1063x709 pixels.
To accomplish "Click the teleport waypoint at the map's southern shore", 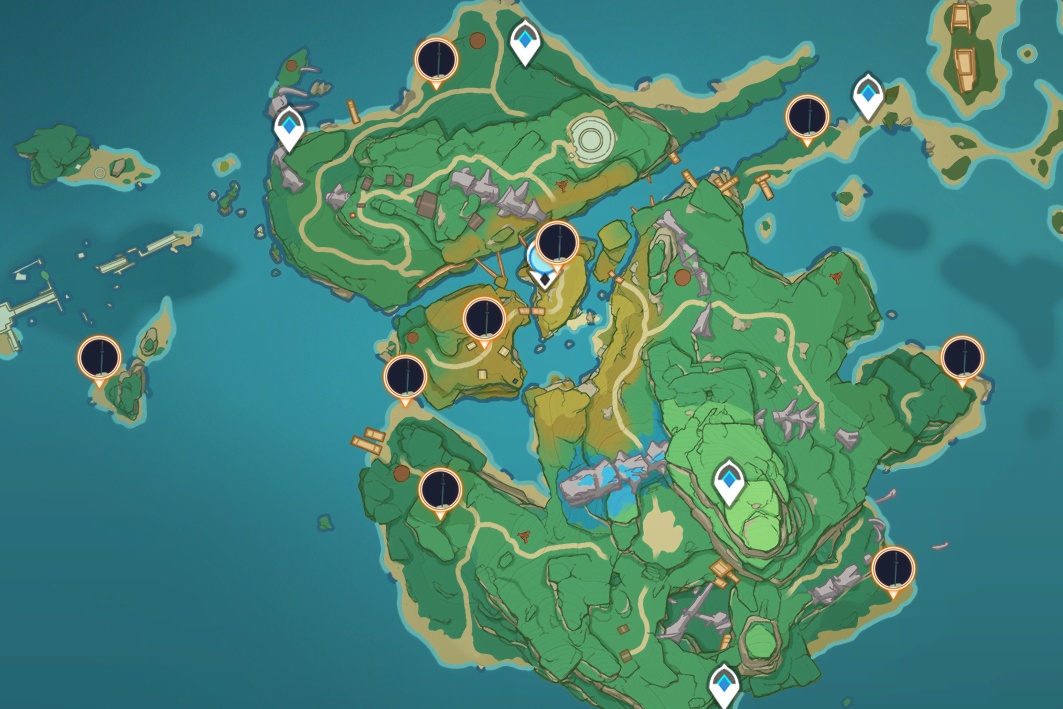I will click(x=724, y=686).
